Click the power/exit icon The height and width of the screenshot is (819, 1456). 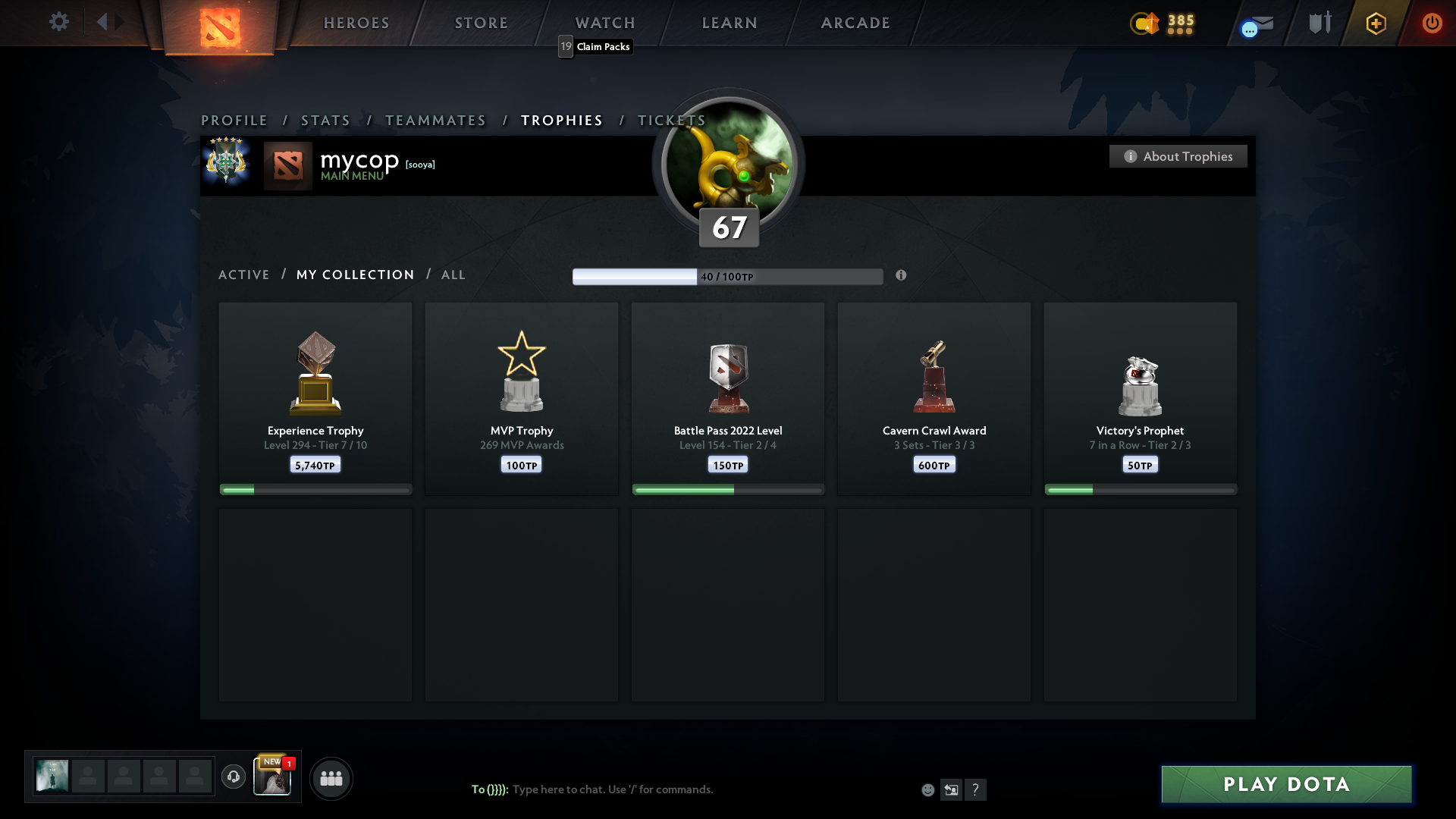(x=1432, y=23)
